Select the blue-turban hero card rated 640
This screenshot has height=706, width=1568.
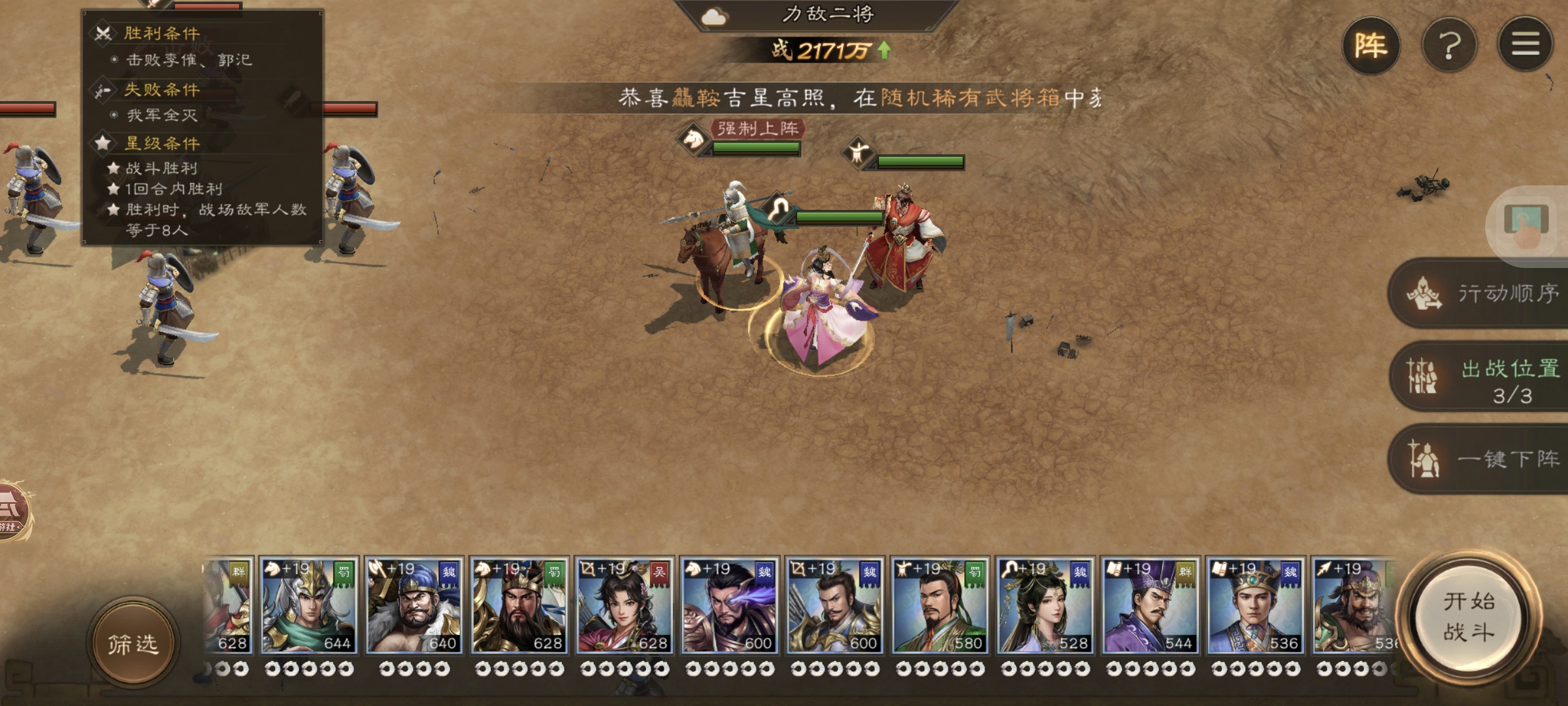point(414,605)
